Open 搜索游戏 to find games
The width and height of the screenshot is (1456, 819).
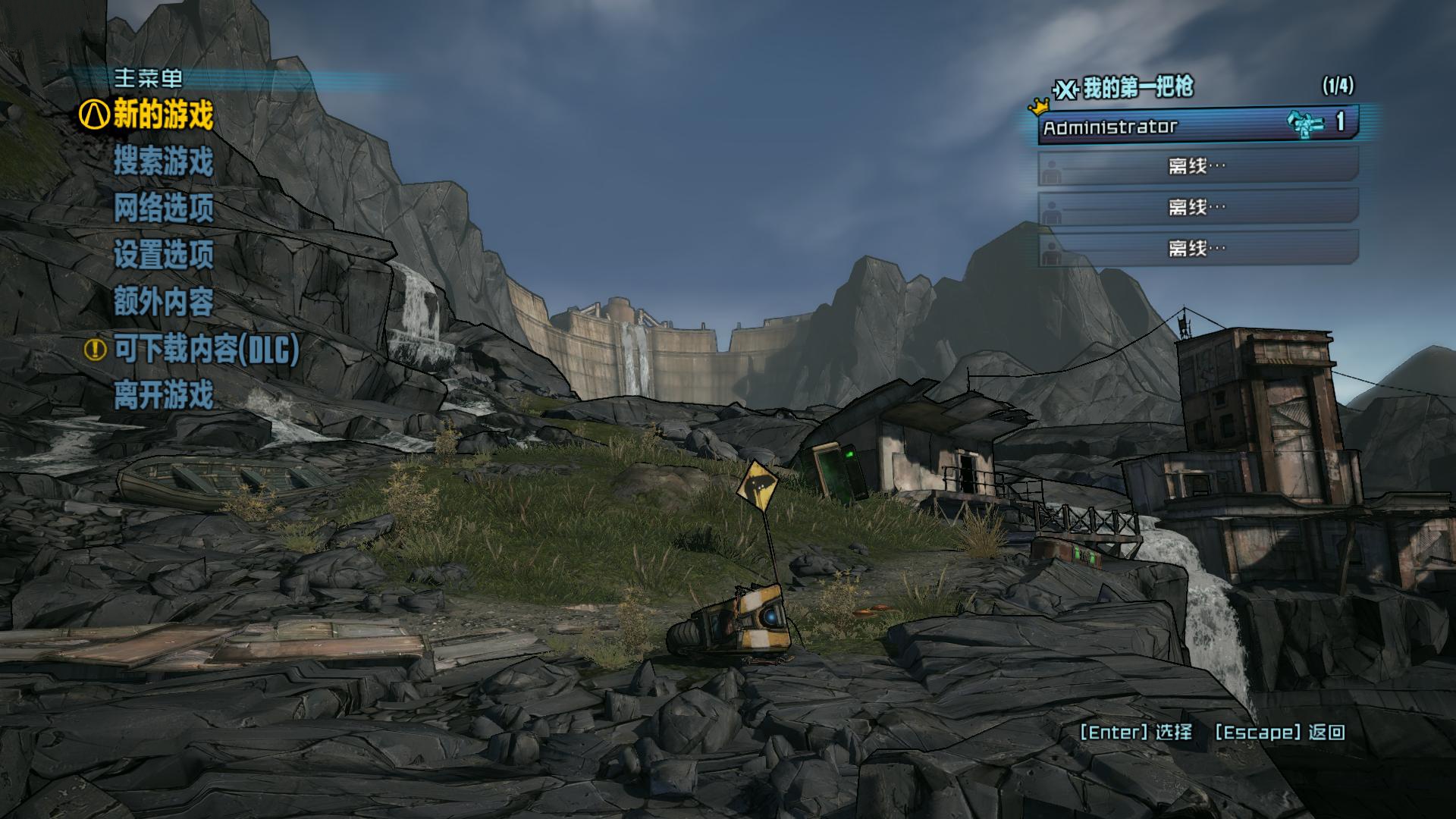[x=163, y=162]
